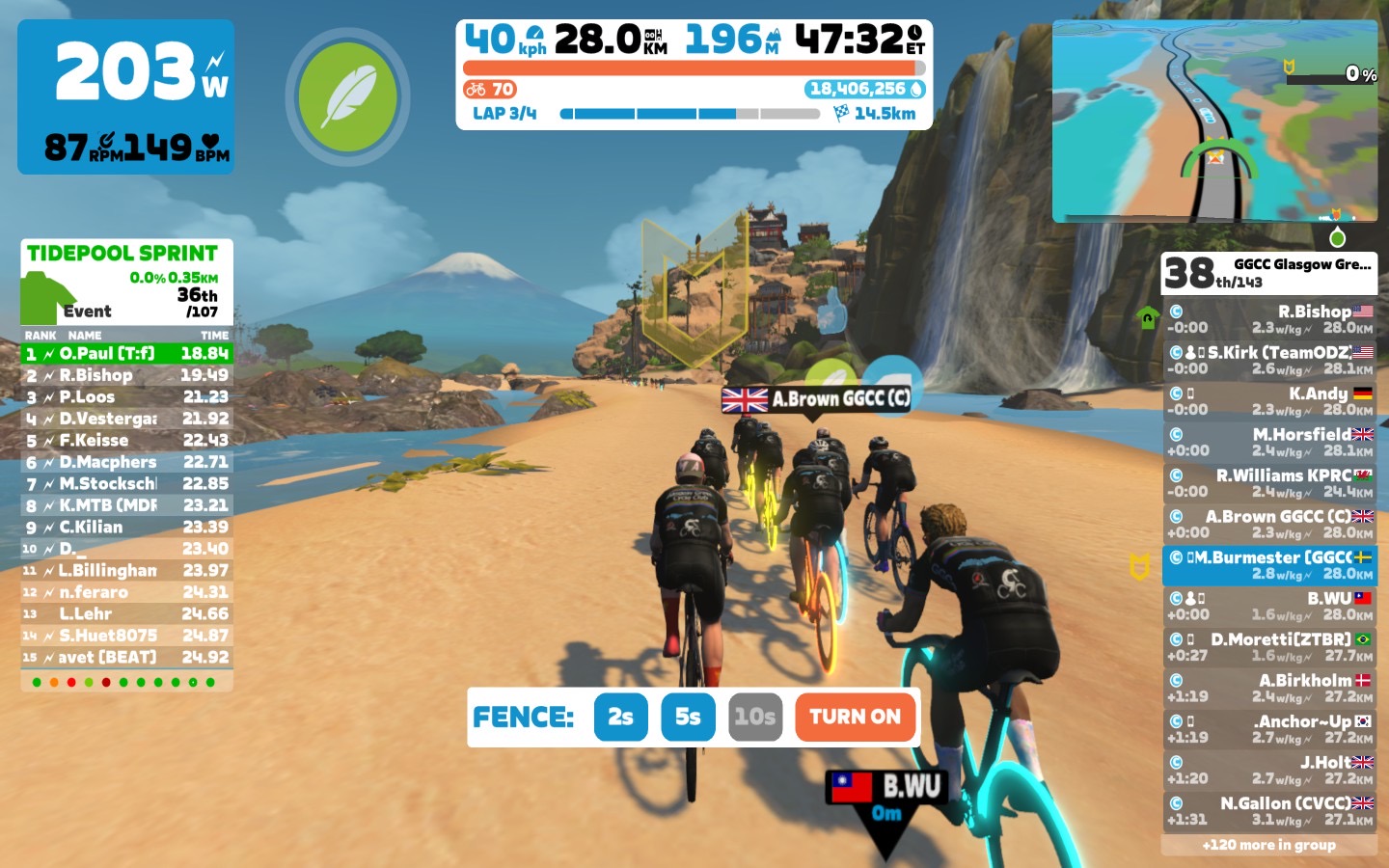The height and width of the screenshot is (868, 1389).
Task: Choose K.Andy in the nearby riders list
Action: tap(1268, 401)
